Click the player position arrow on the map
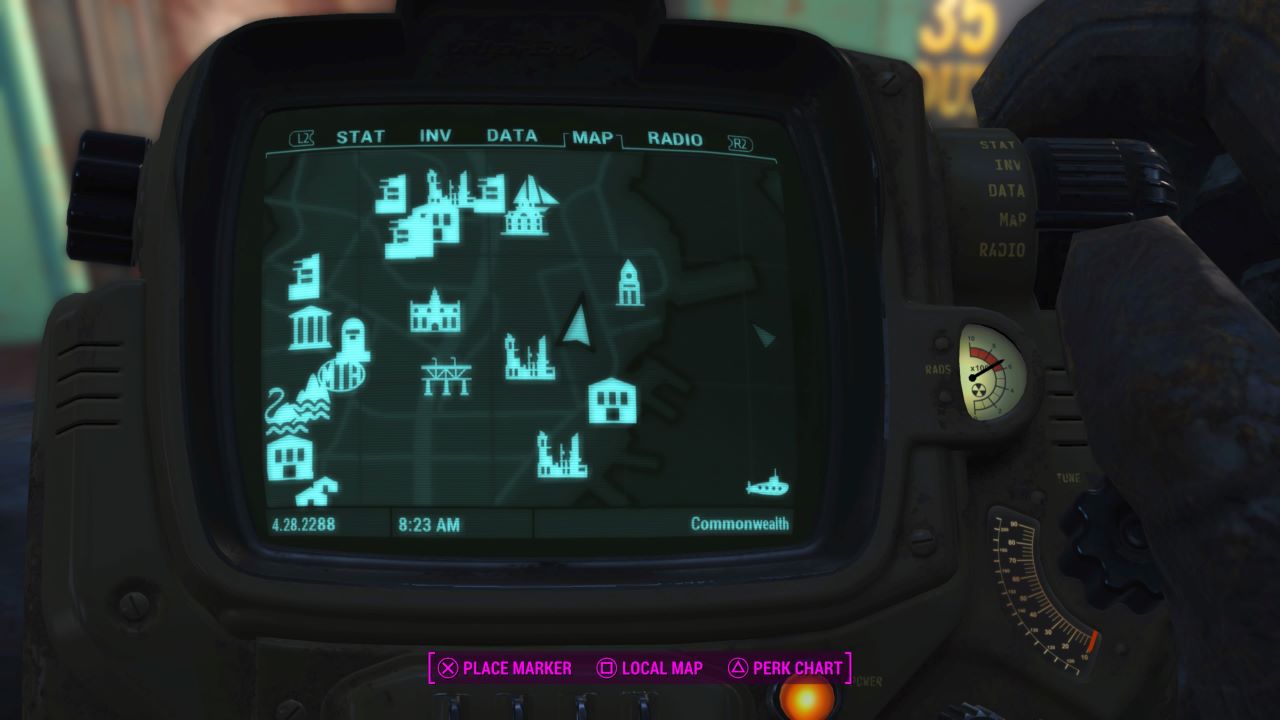 (x=576, y=325)
